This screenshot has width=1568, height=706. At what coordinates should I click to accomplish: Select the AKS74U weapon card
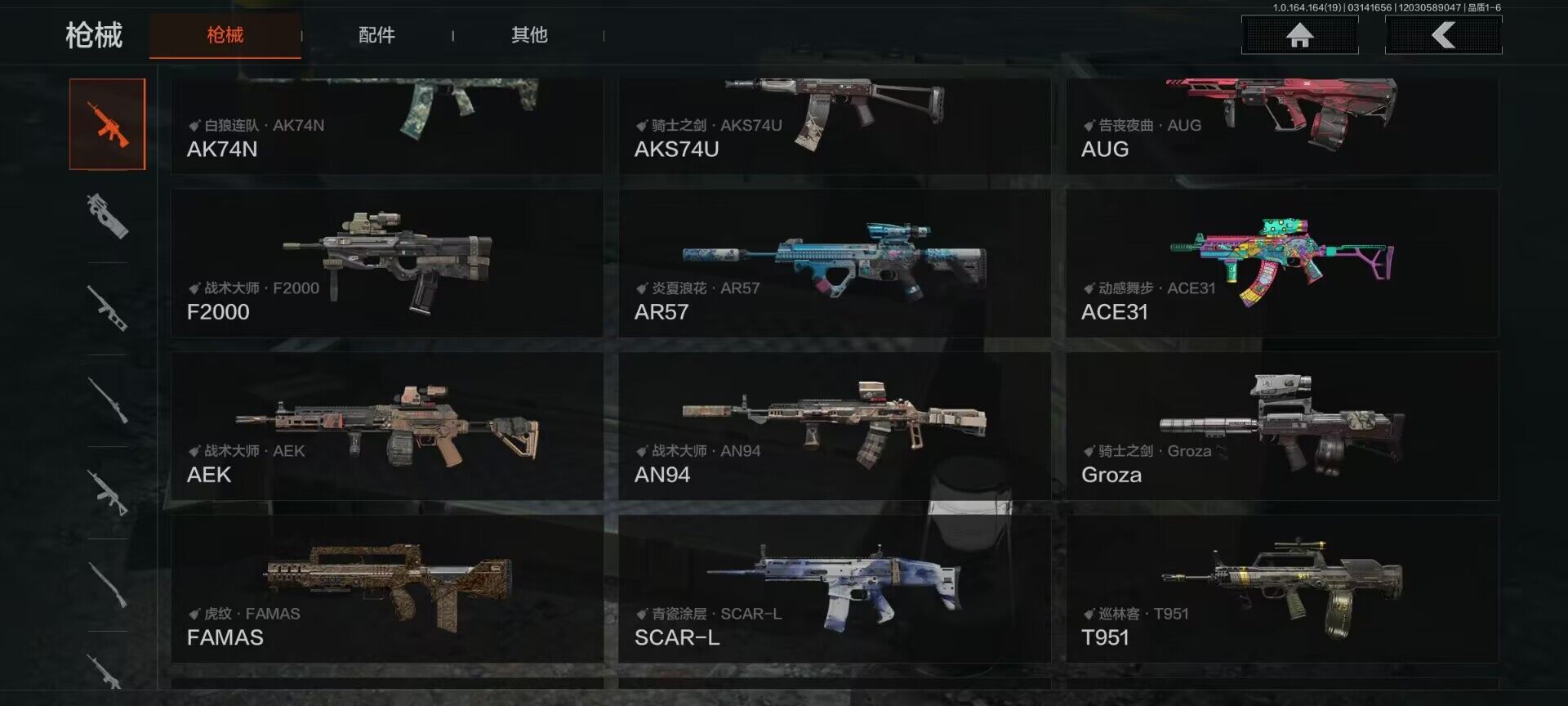pyautogui.click(x=834, y=125)
